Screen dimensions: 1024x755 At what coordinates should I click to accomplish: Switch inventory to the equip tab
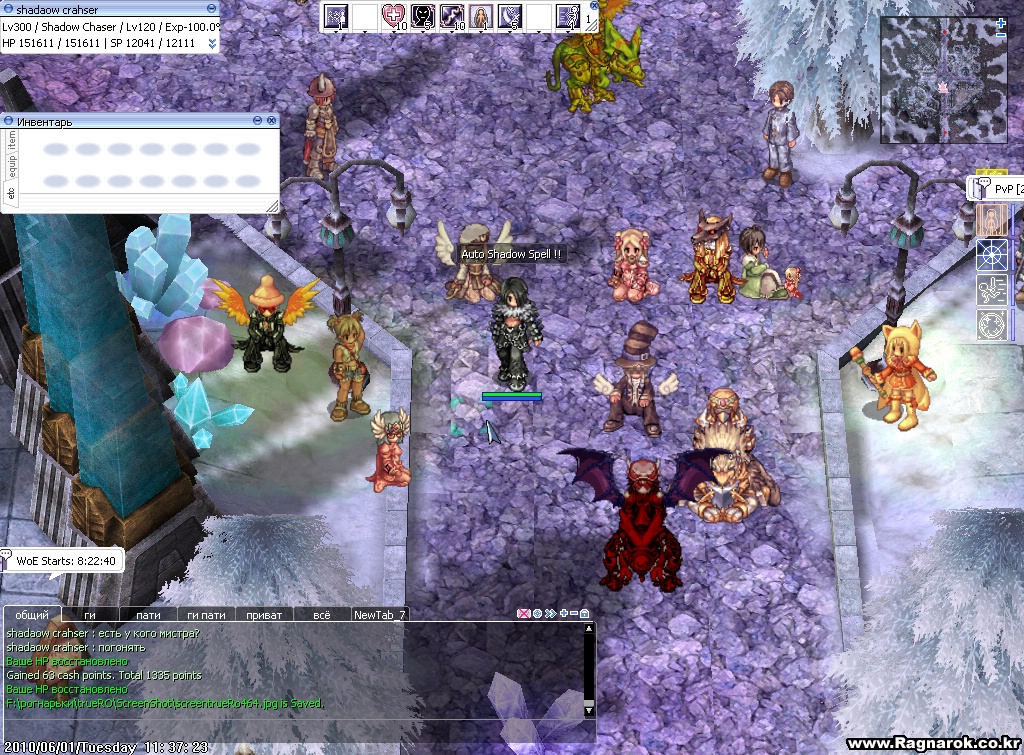[x=11, y=167]
